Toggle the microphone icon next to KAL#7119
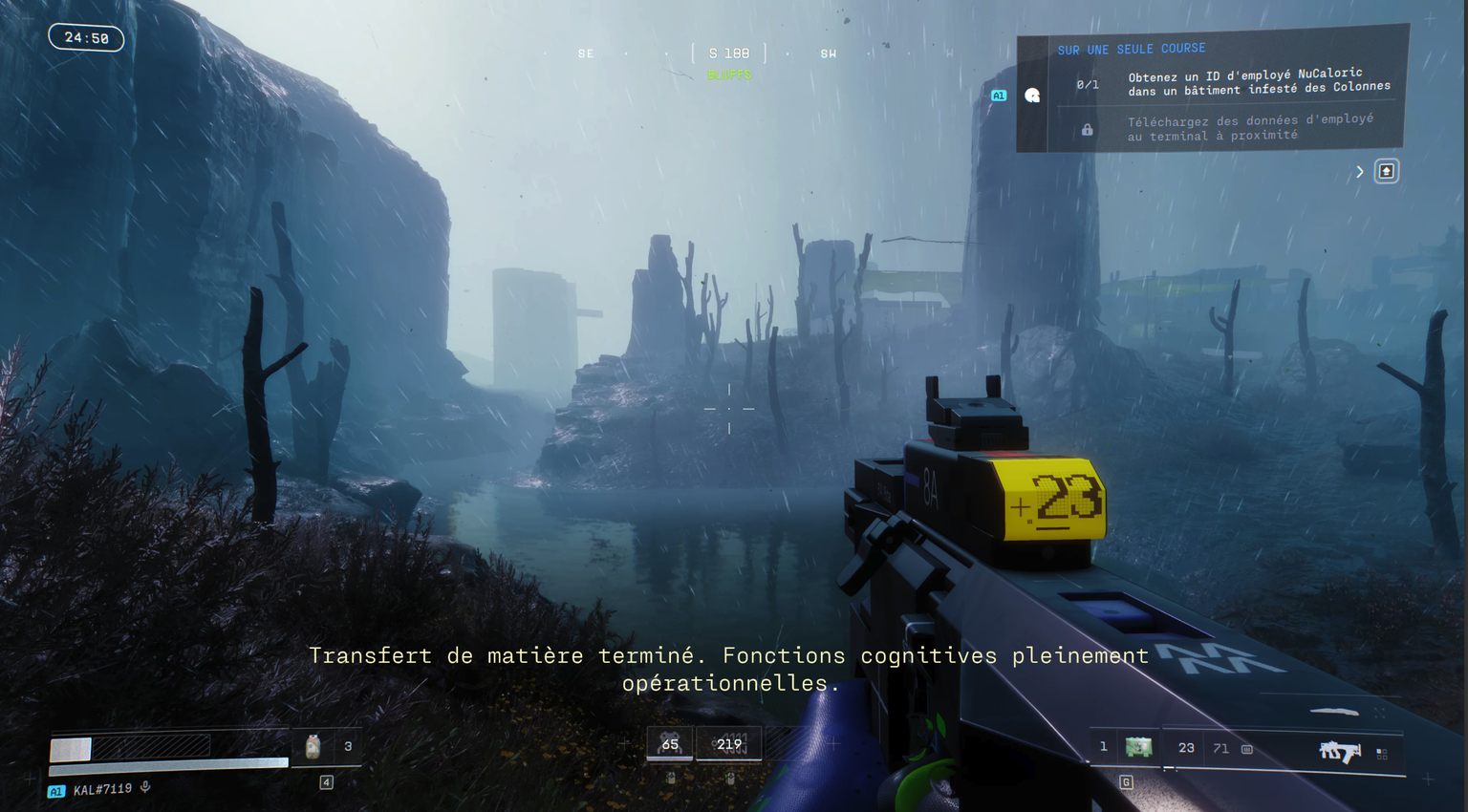The width and height of the screenshot is (1468, 812). [x=145, y=787]
